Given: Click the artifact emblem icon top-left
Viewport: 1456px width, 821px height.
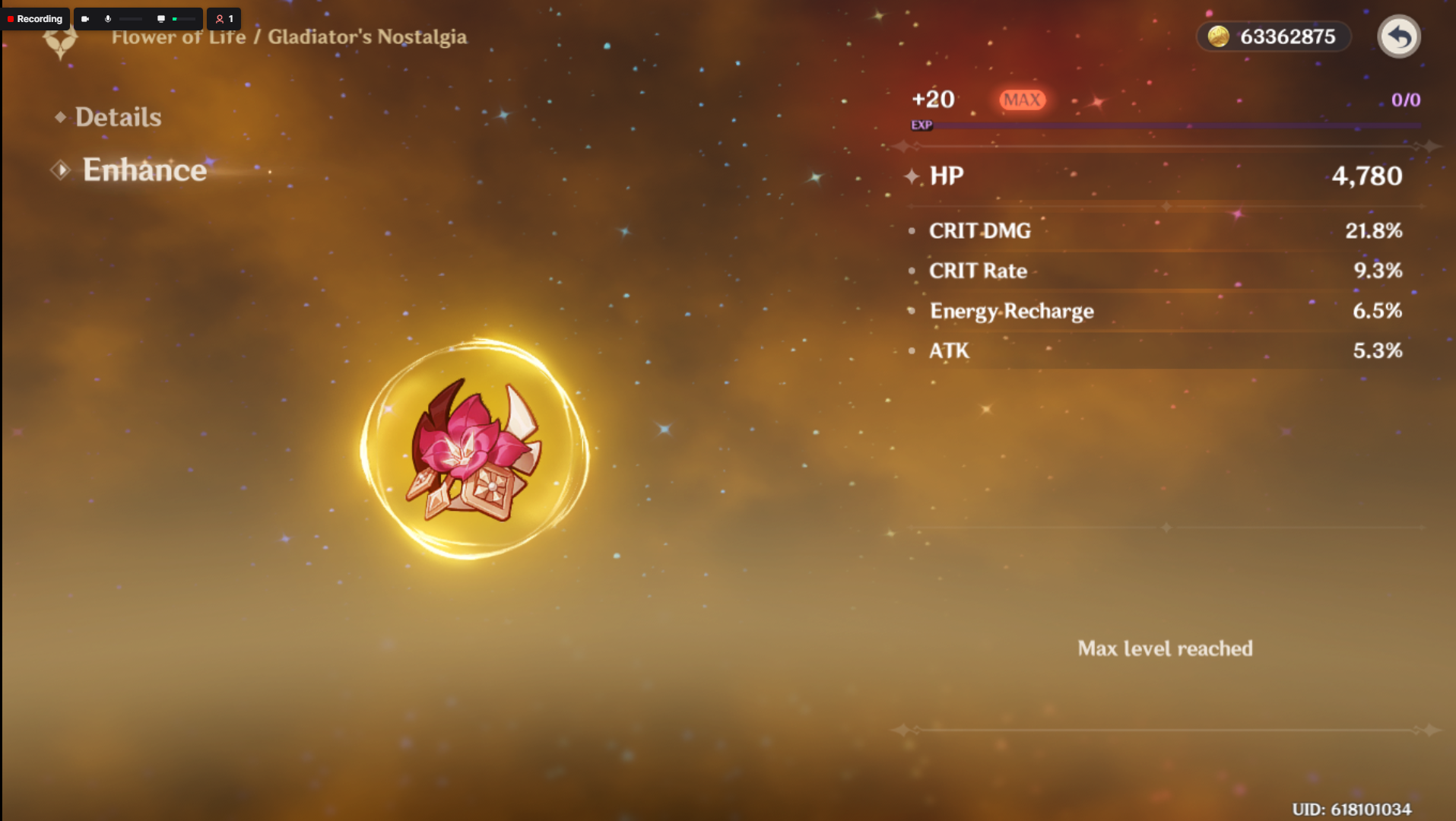Looking at the screenshot, I should pyautogui.click(x=59, y=42).
